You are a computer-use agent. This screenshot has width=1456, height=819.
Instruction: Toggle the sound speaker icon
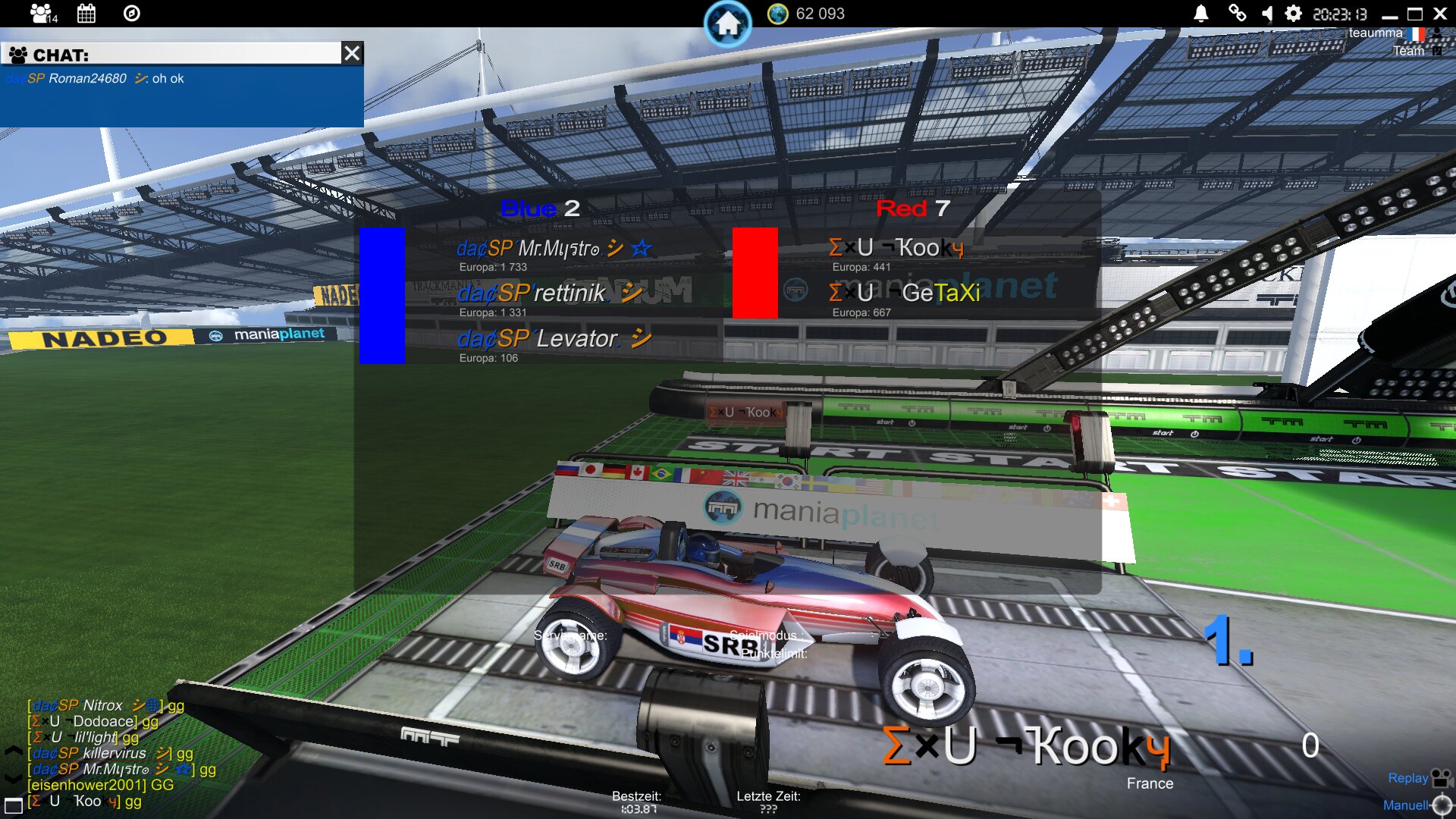coord(1266,13)
